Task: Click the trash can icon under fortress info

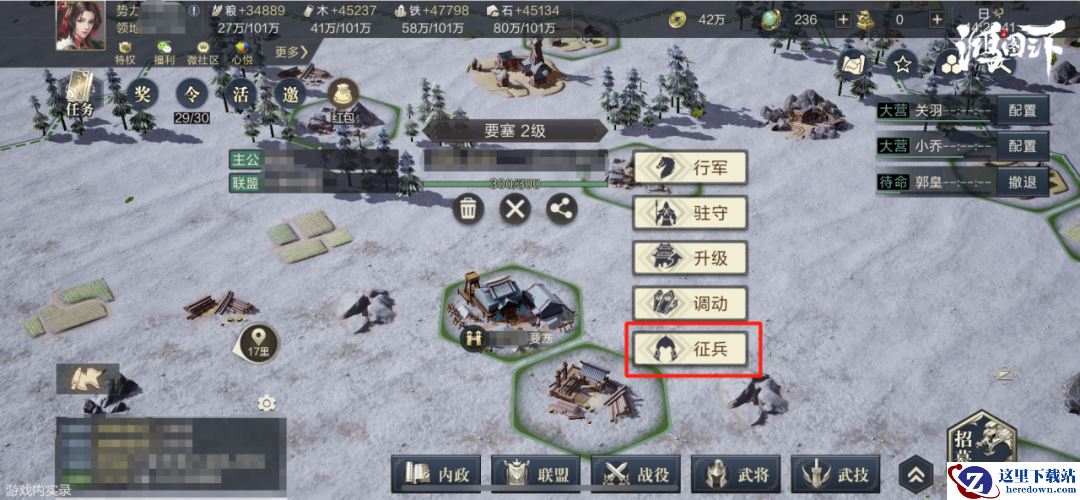Action: [x=469, y=209]
